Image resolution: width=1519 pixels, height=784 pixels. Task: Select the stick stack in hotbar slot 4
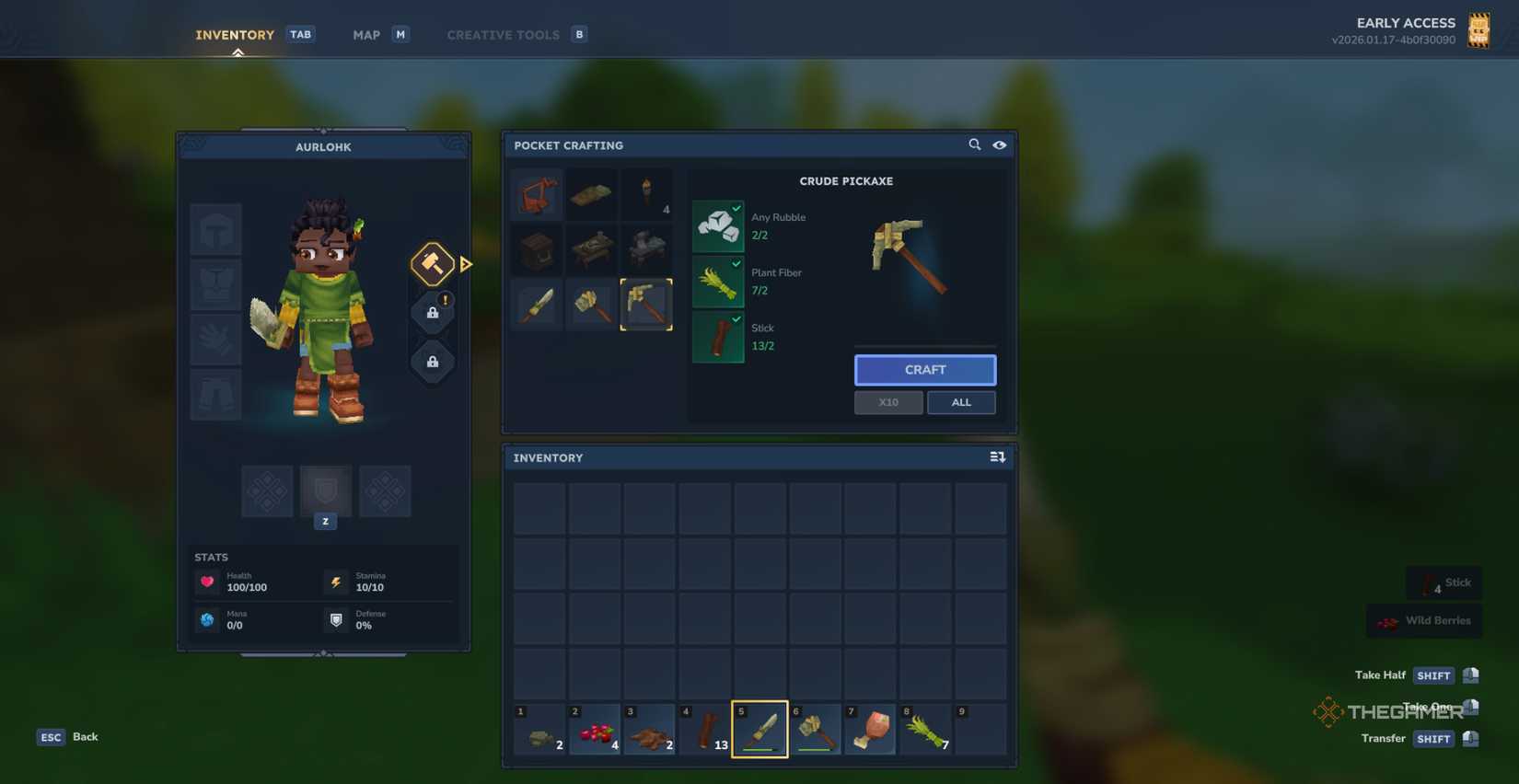point(704,729)
